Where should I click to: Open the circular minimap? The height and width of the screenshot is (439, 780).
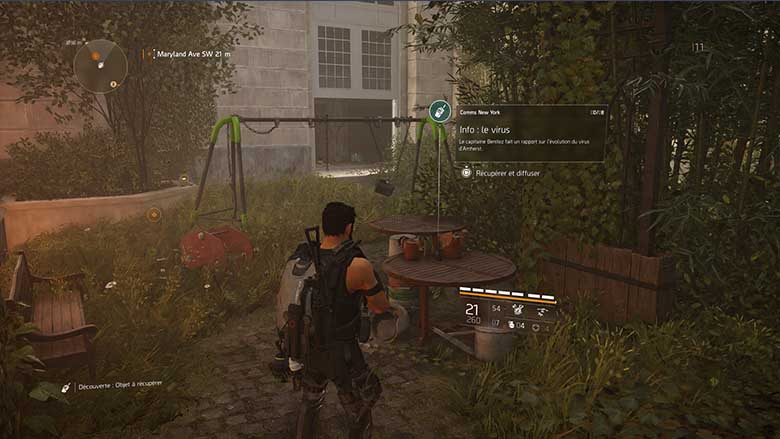(x=101, y=66)
